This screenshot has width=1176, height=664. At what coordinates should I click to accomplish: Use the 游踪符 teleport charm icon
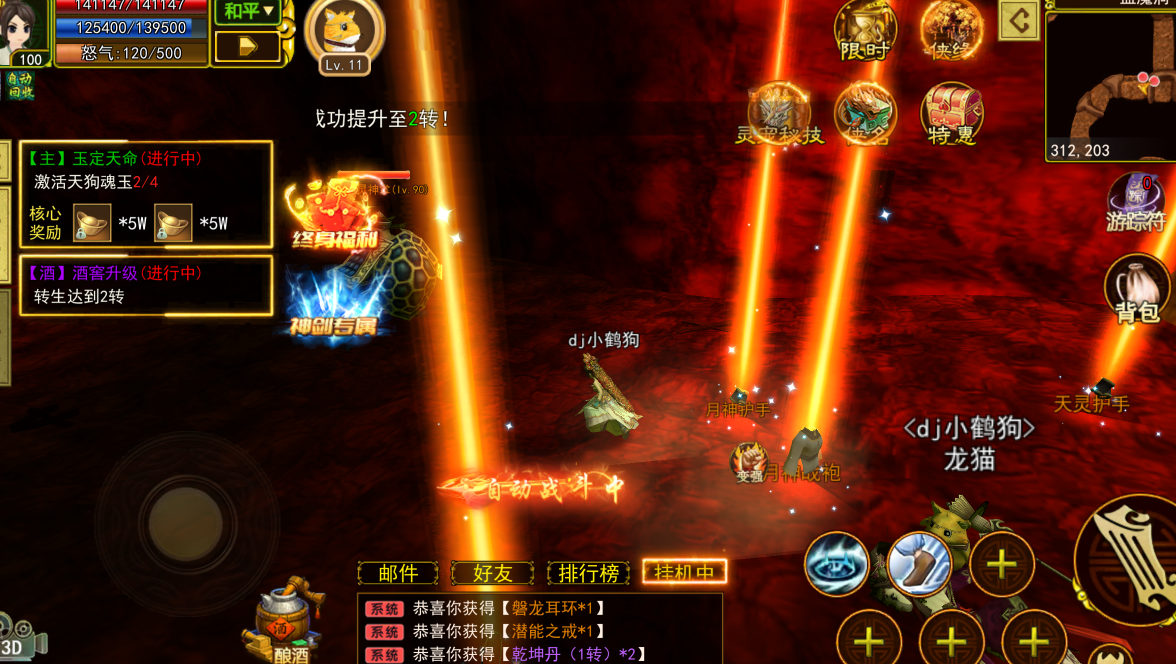click(1137, 202)
